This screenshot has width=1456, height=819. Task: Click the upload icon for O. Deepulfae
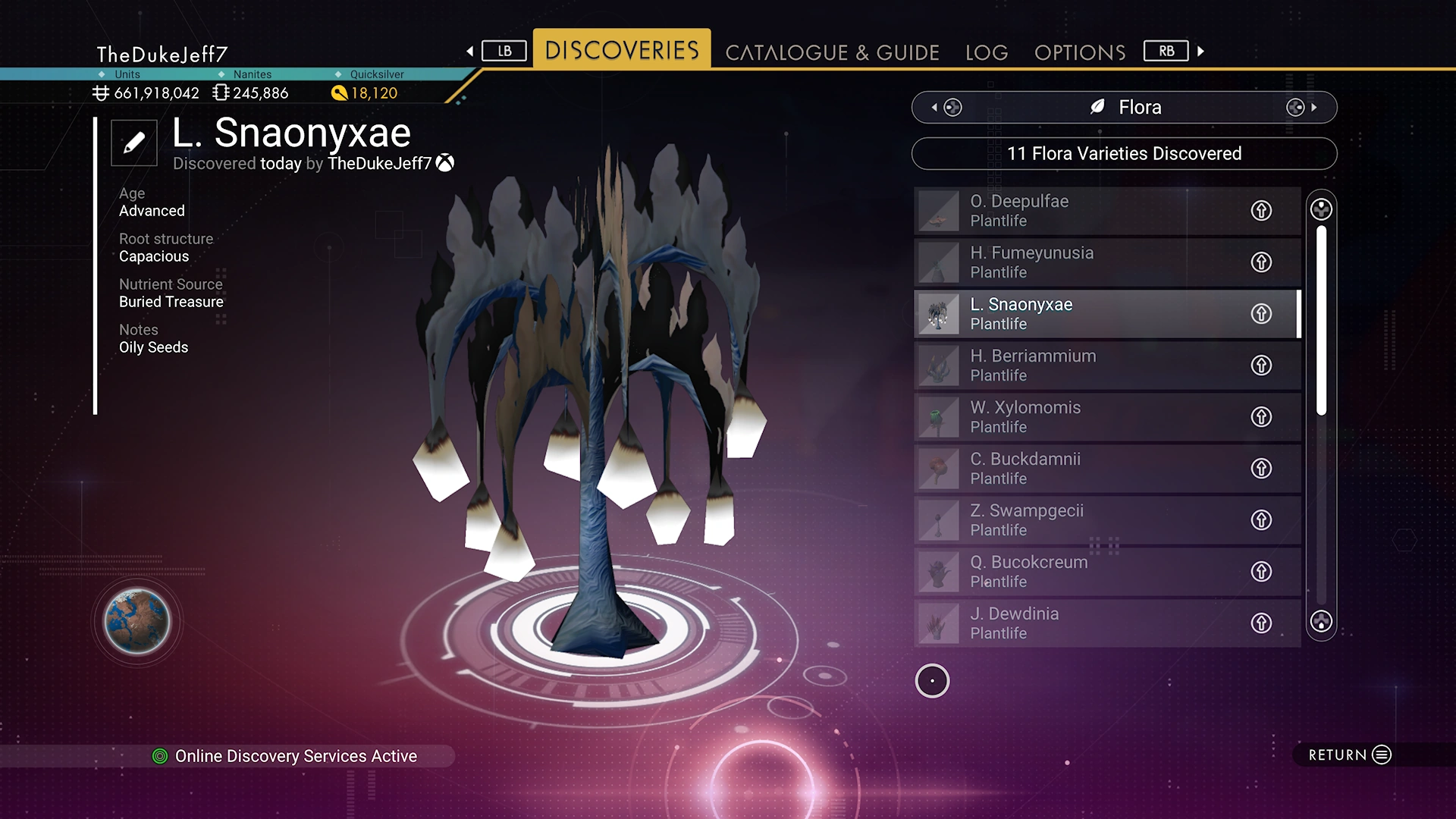[x=1261, y=211]
